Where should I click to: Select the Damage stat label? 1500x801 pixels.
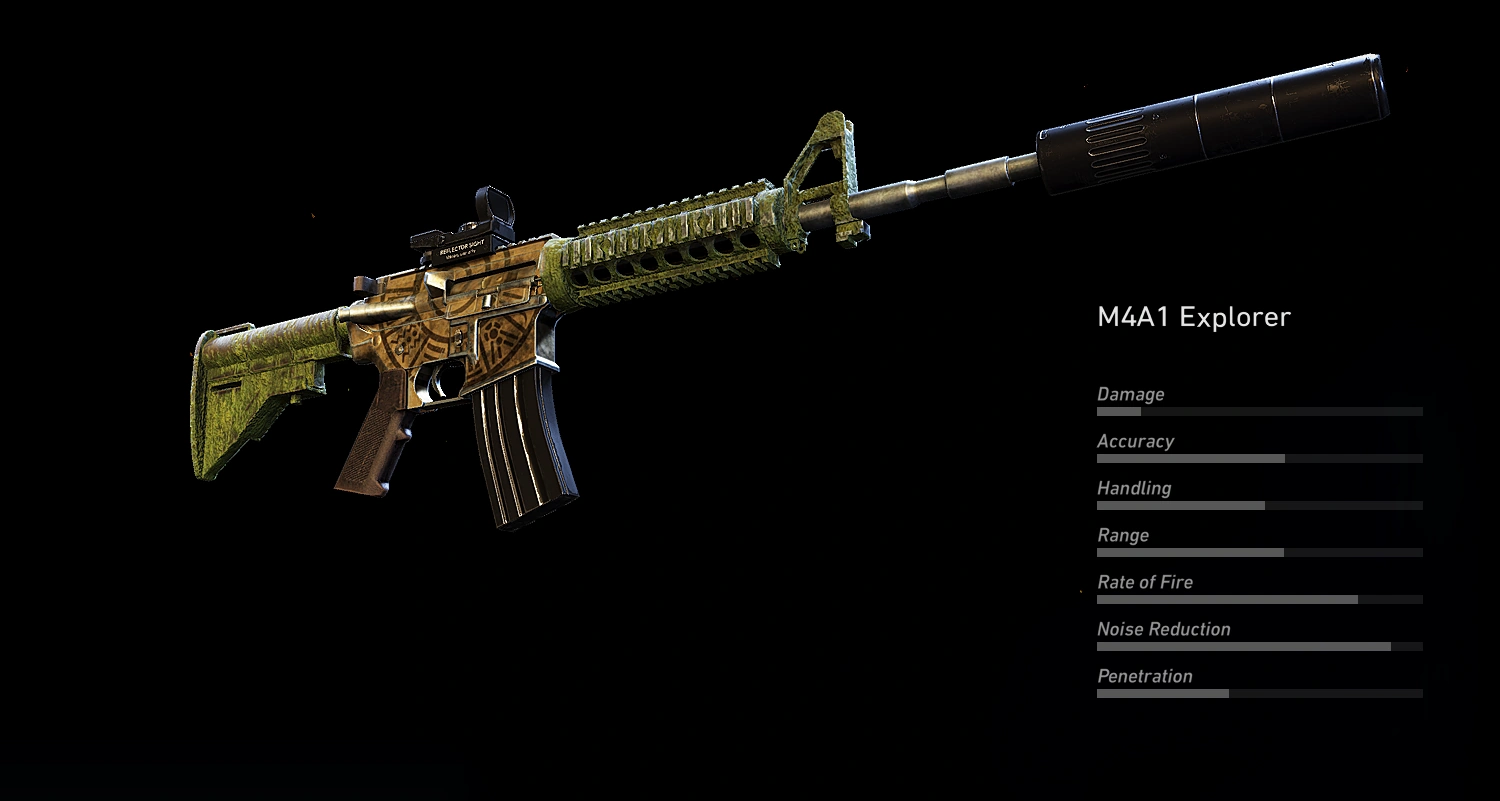tap(1130, 394)
